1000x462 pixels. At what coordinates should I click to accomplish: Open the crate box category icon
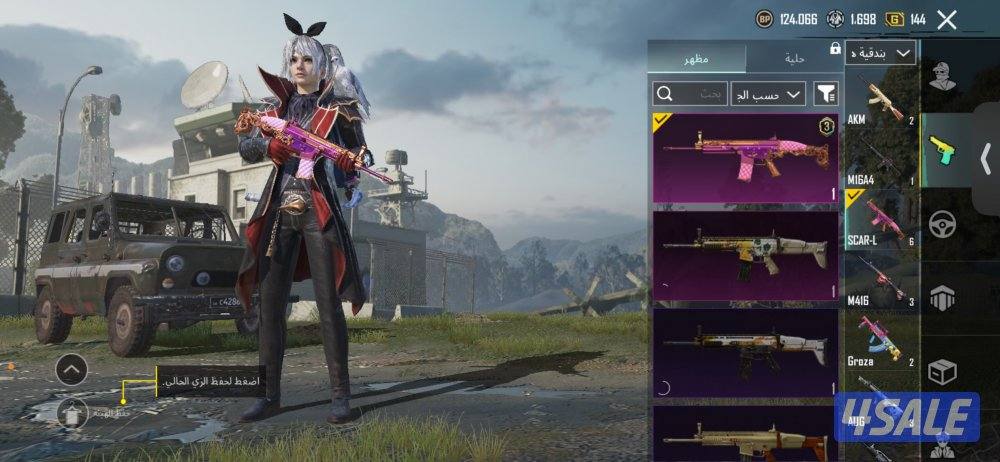940,372
